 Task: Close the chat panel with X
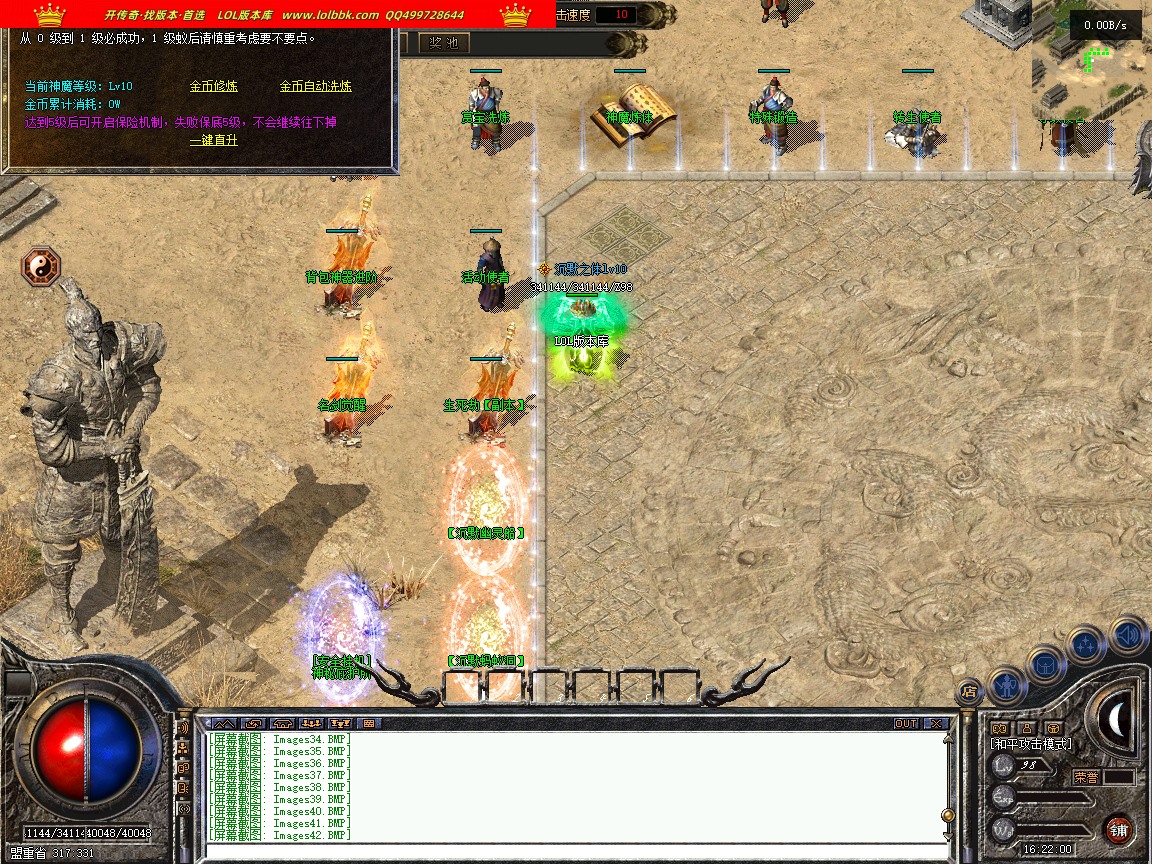point(935,723)
